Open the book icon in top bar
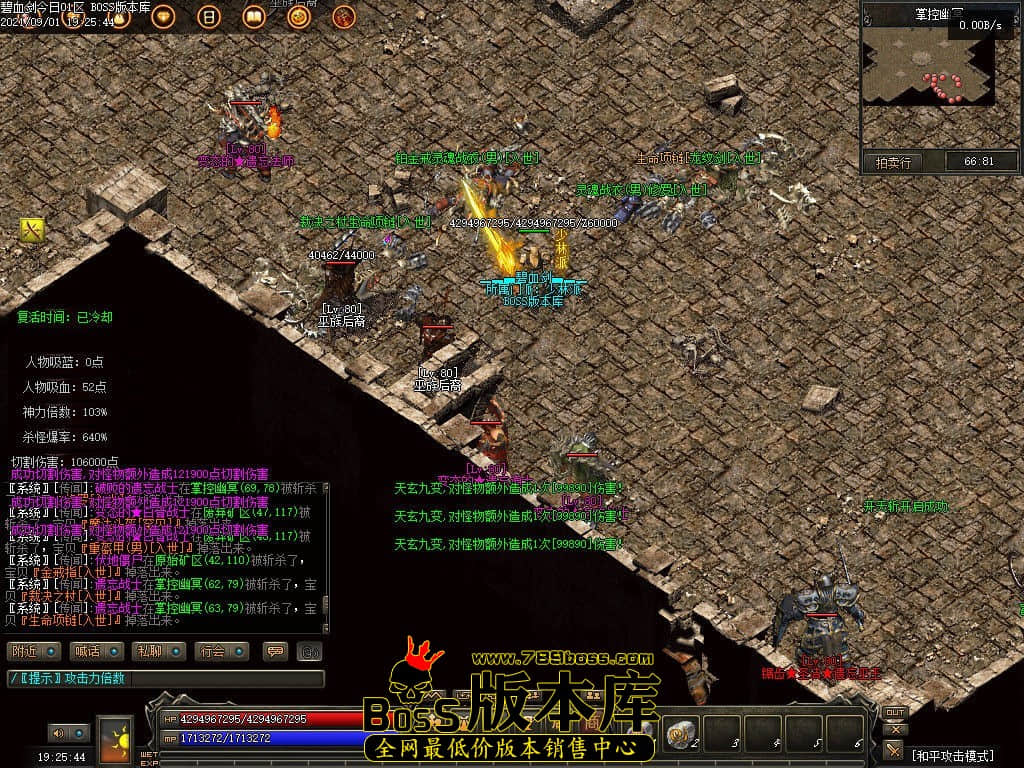Screen dimensions: 1024x768 254,17
